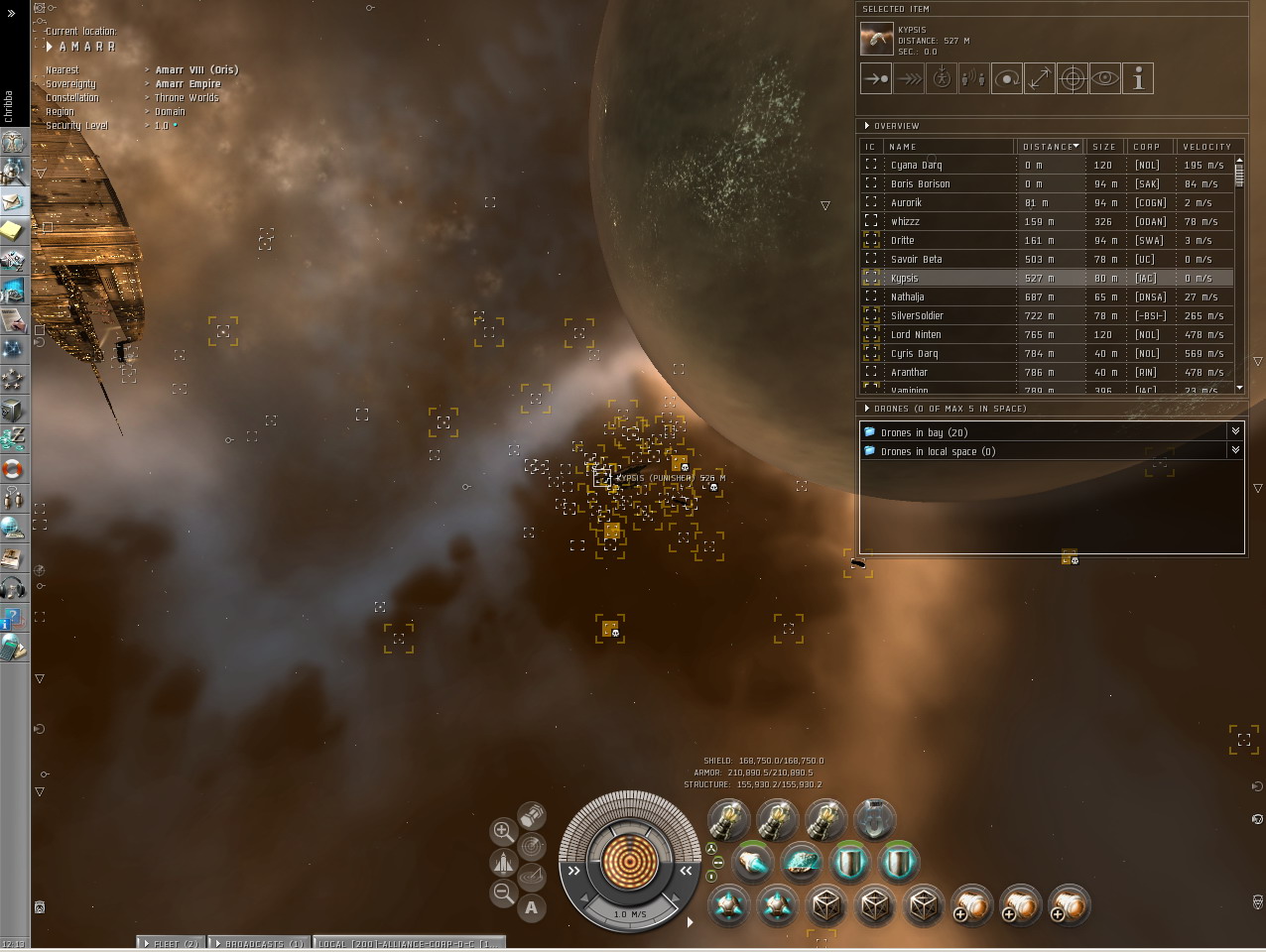Sort overview by the Distance column

(1050, 147)
